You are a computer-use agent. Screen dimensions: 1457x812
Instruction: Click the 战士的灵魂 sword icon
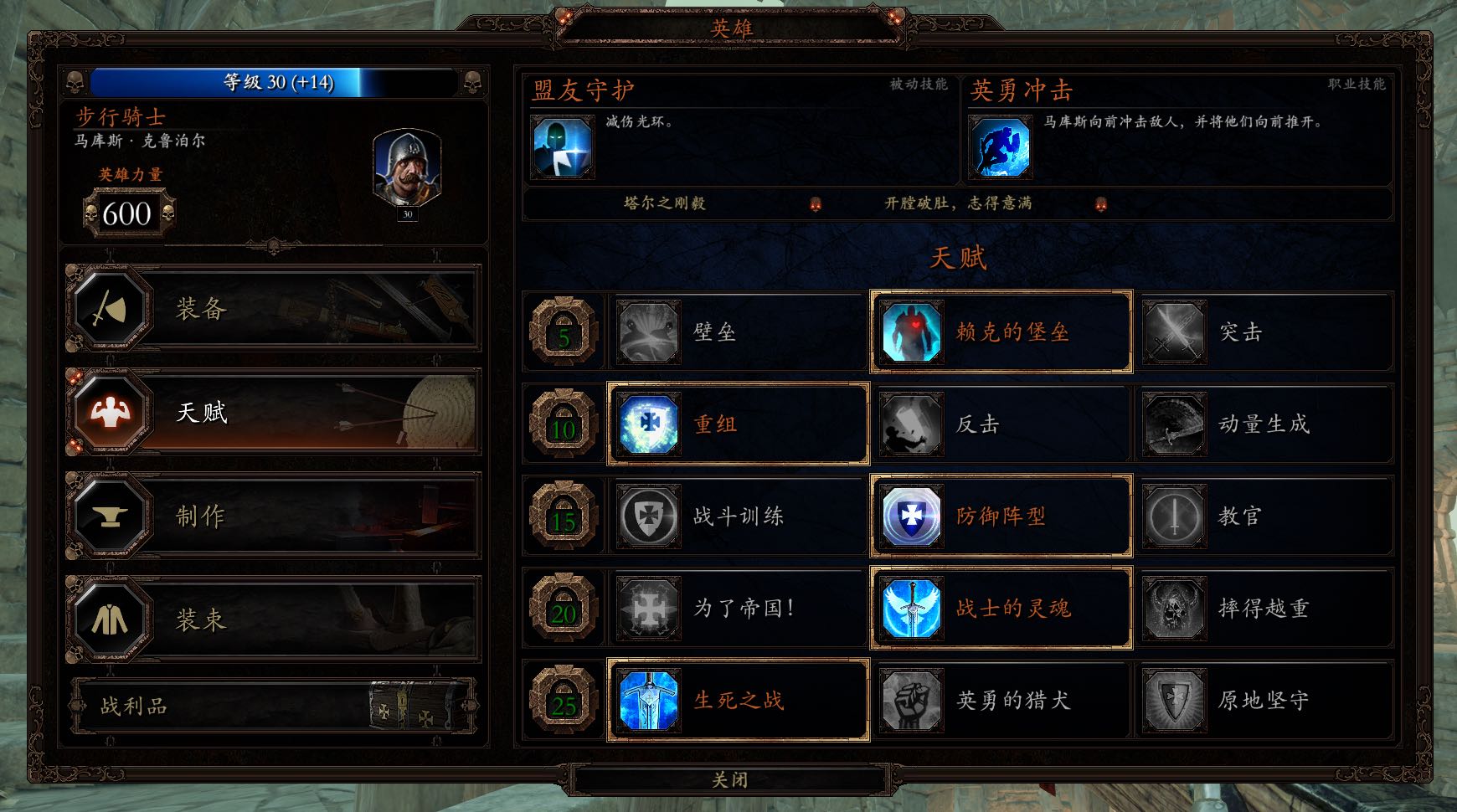[x=910, y=608]
